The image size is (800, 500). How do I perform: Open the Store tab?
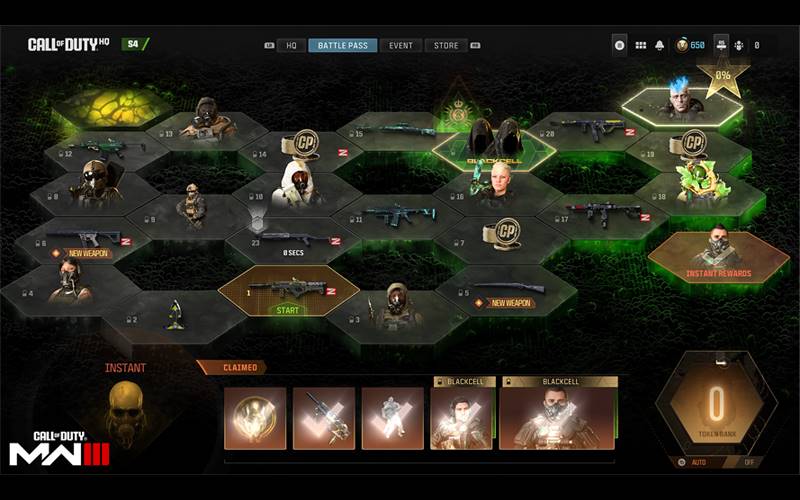tap(446, 45)
